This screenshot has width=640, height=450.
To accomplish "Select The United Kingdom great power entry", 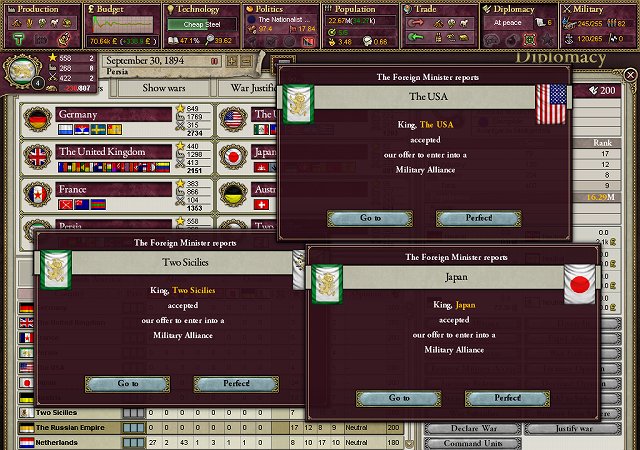I will click(x=100, y=152).
